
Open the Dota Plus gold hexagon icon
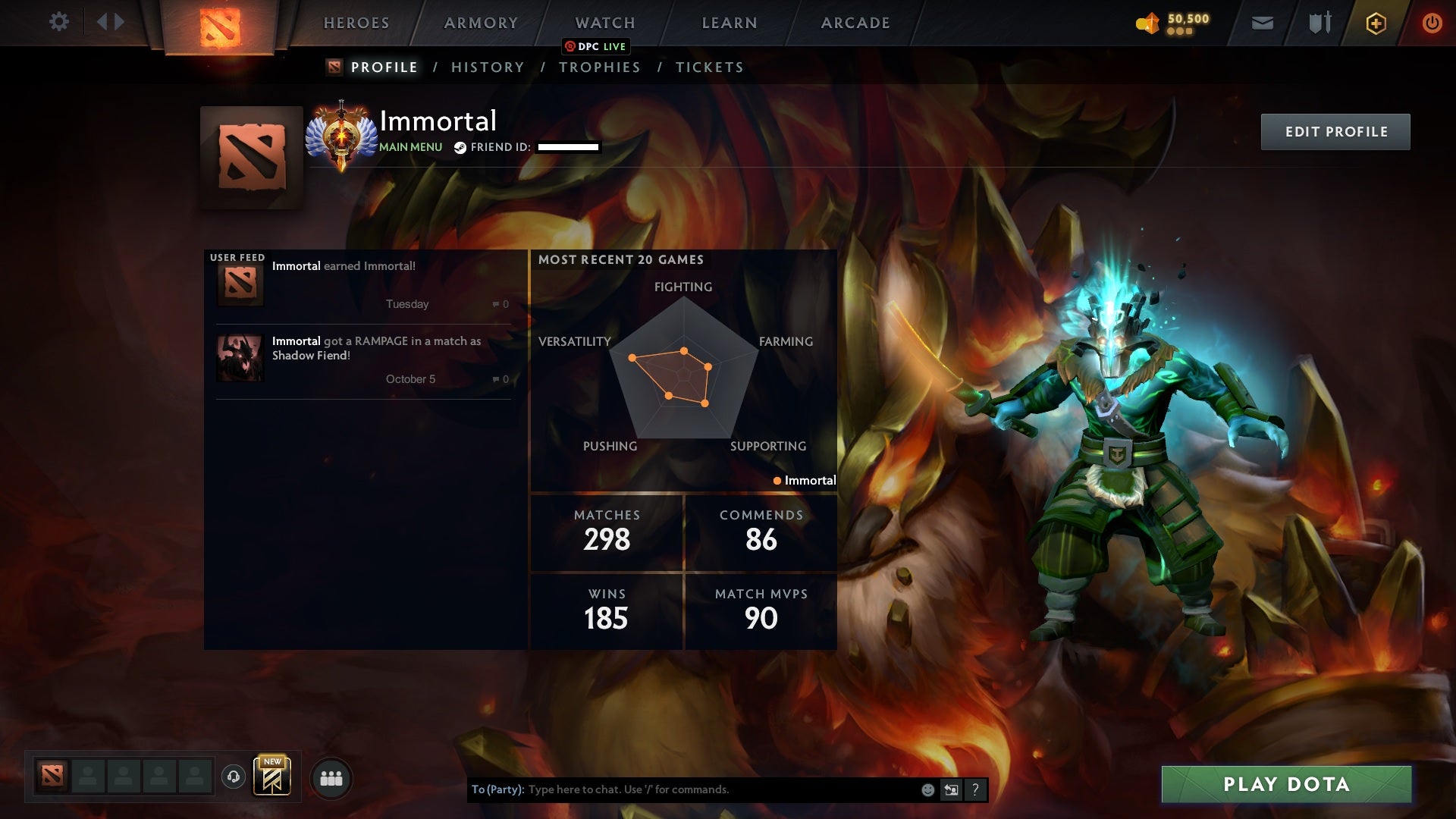point(1376,24)
